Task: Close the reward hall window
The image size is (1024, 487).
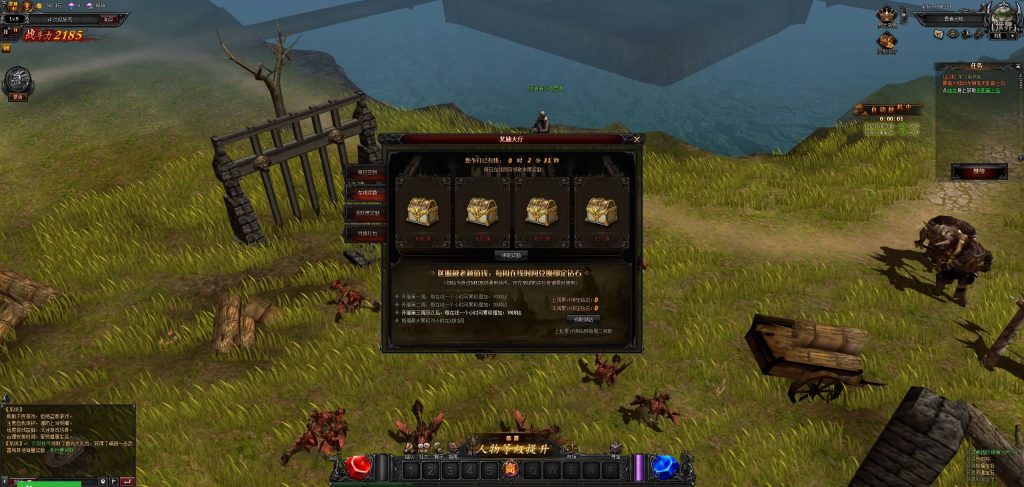Action: coord(637,140)
